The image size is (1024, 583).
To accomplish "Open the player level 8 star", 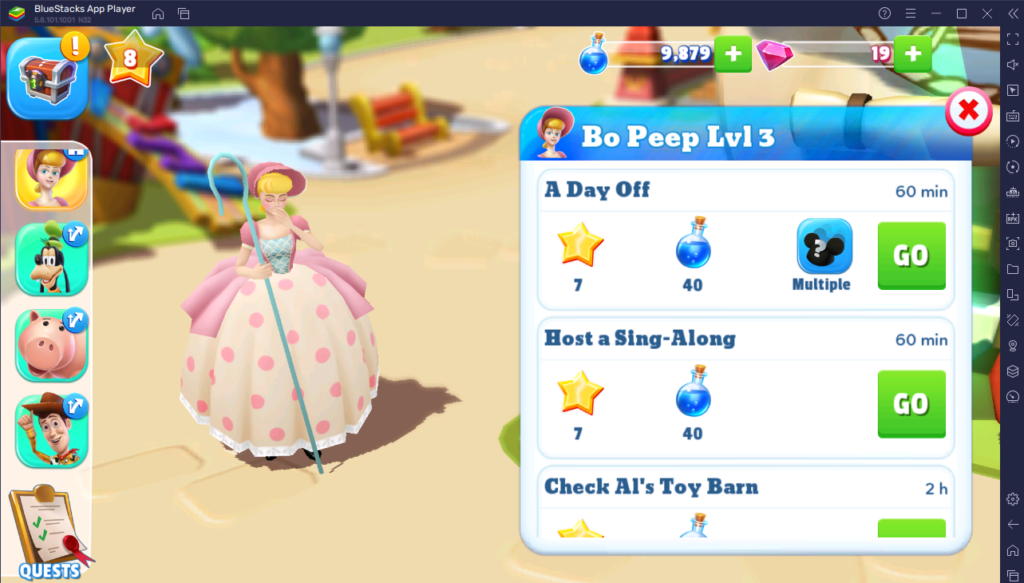I will pyautogui.click(x=130, y=57).
